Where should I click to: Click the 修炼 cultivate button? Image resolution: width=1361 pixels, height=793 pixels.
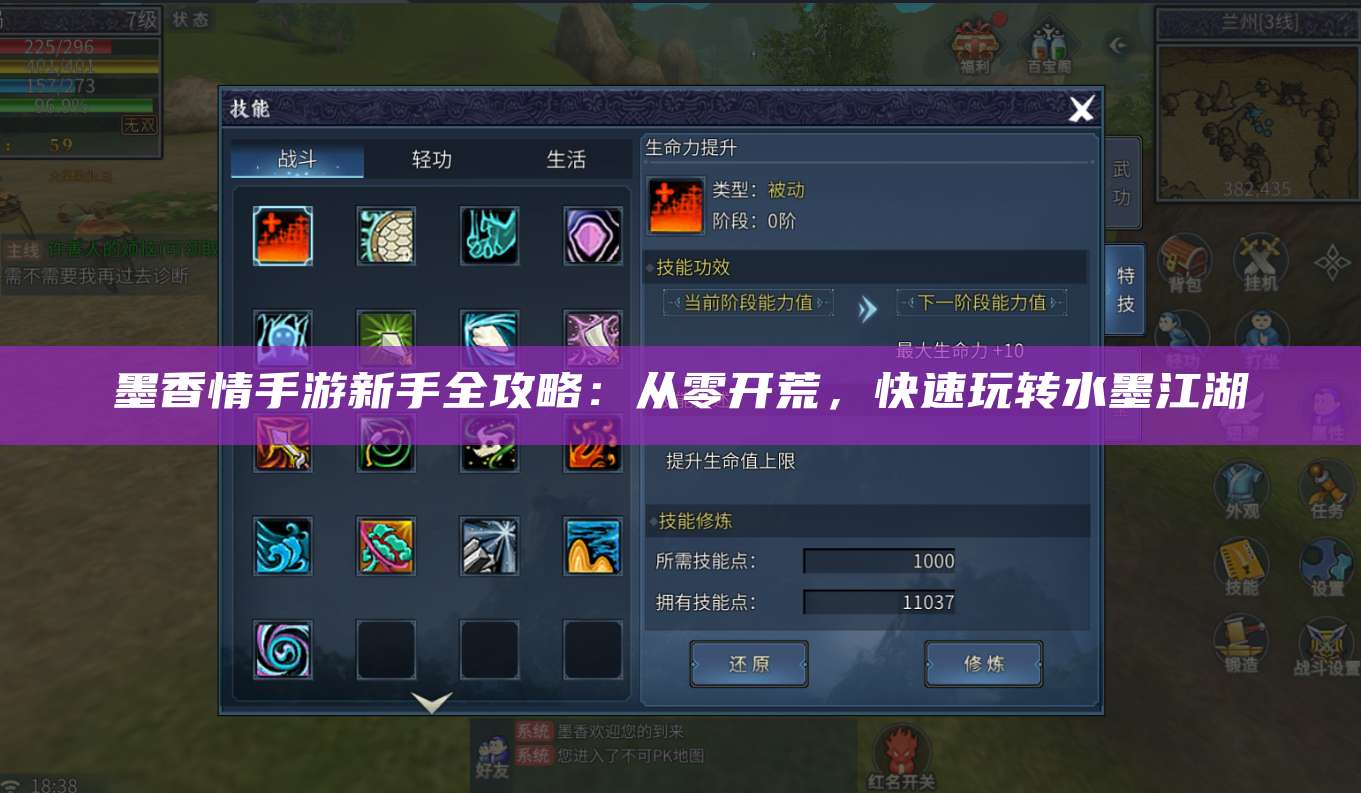(982, 663)
